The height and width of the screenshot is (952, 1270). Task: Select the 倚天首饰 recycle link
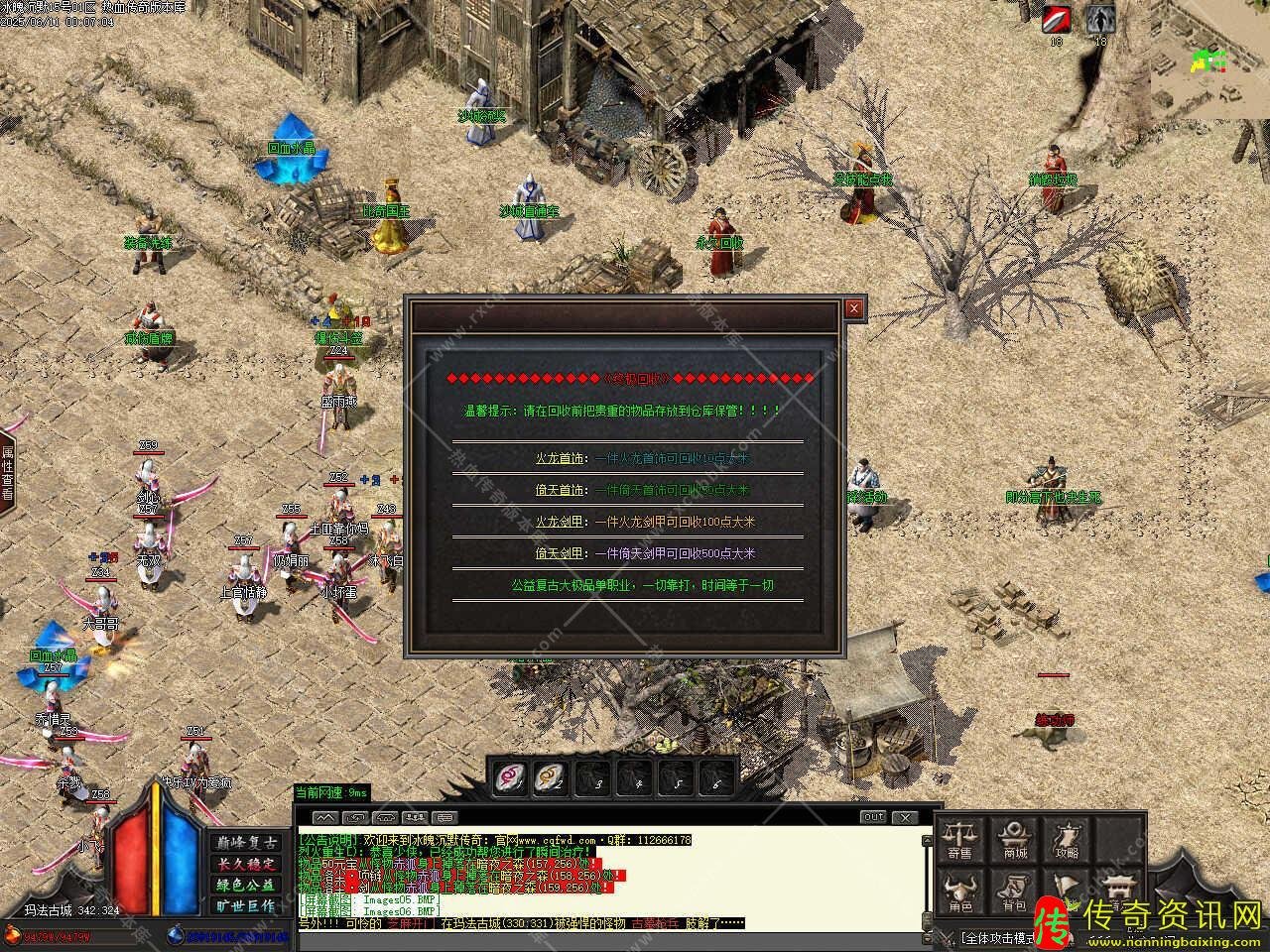pyautogui.click(x=560, y=490)
